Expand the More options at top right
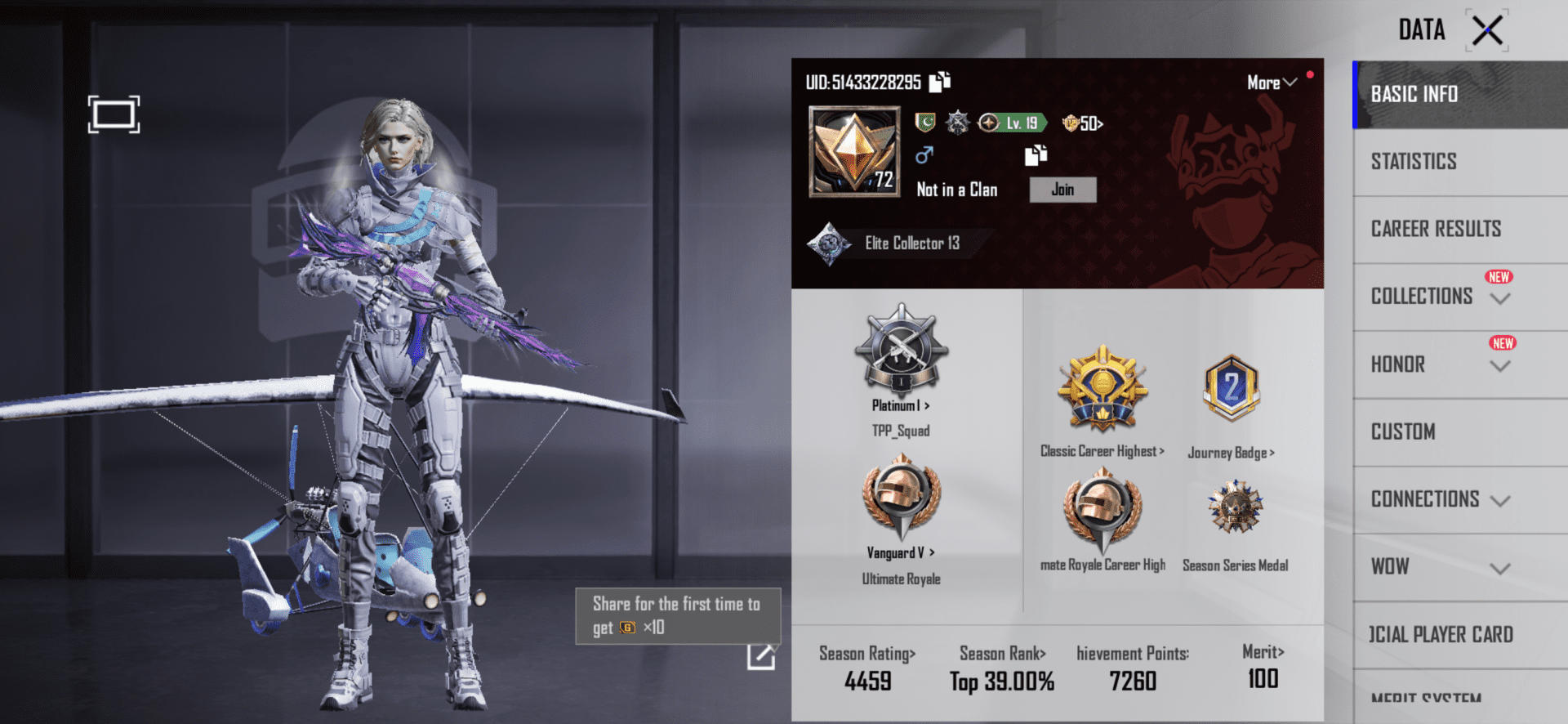 click(x=1270, y=82)
